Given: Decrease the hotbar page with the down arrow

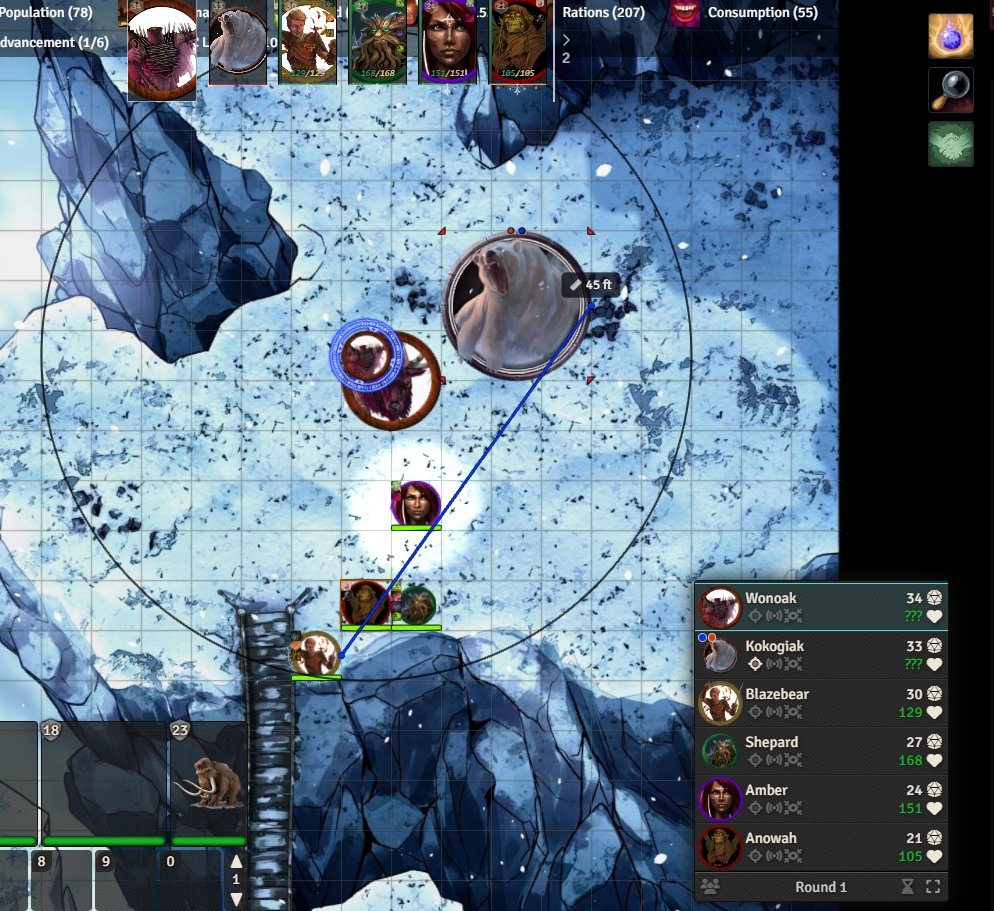Looking at the screenshot, I should click(236, 897).
